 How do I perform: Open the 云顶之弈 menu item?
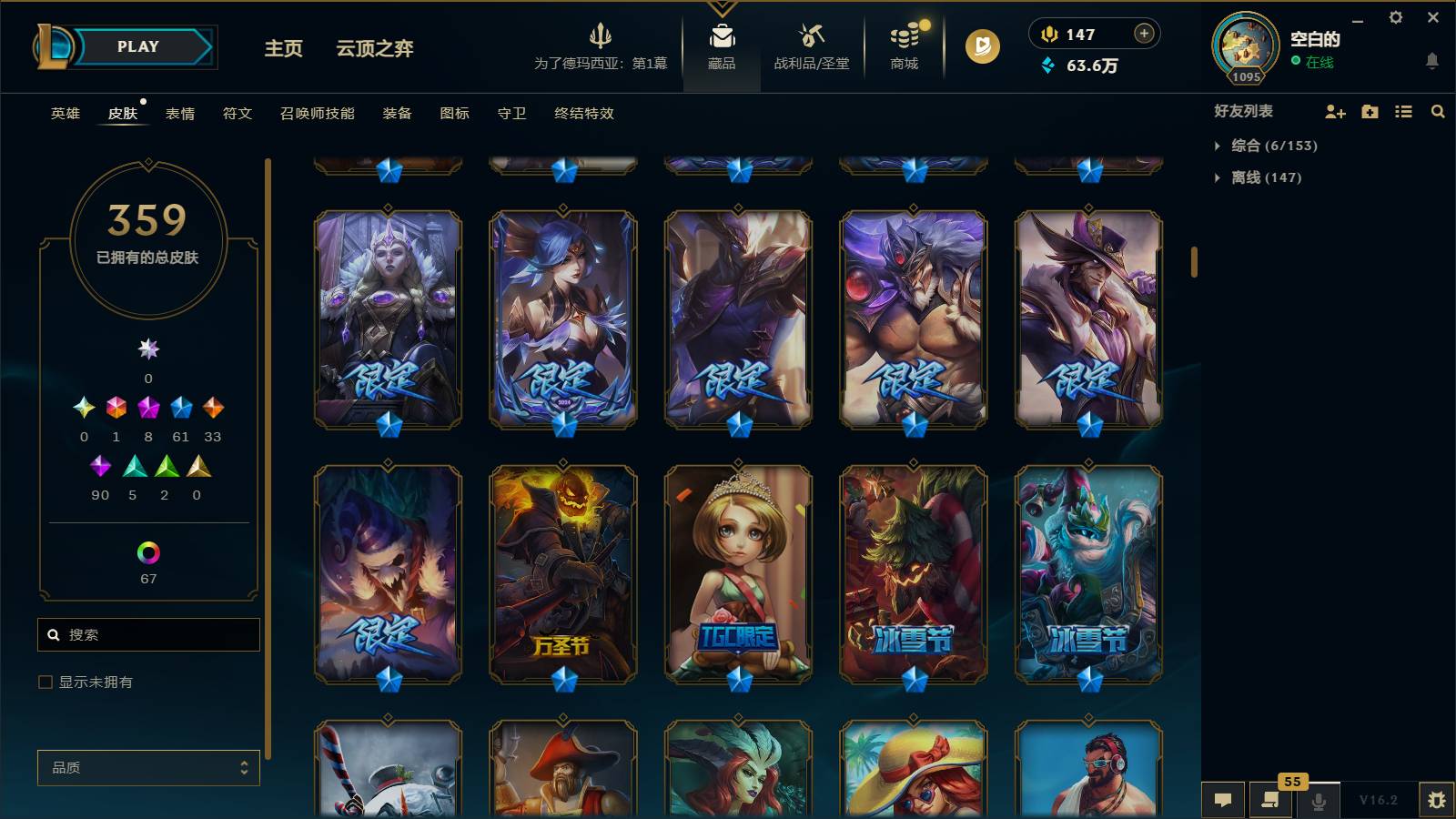[375, 48]
